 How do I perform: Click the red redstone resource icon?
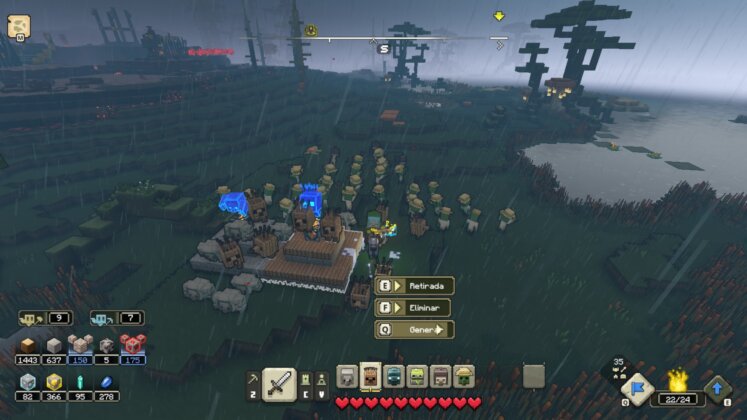133,345
